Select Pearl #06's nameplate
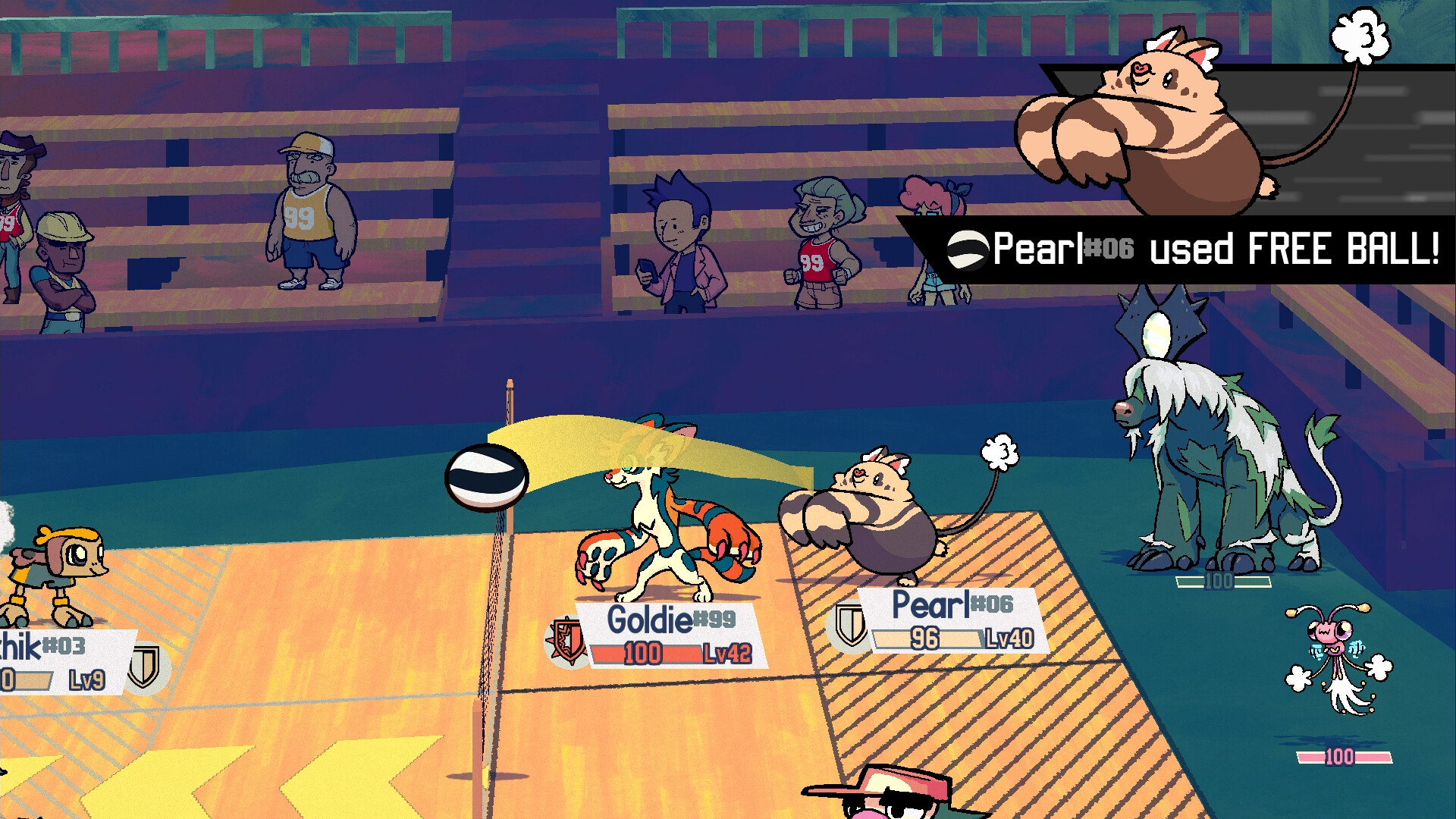This screenshot has height=819, width=1456. pos(952,620)
